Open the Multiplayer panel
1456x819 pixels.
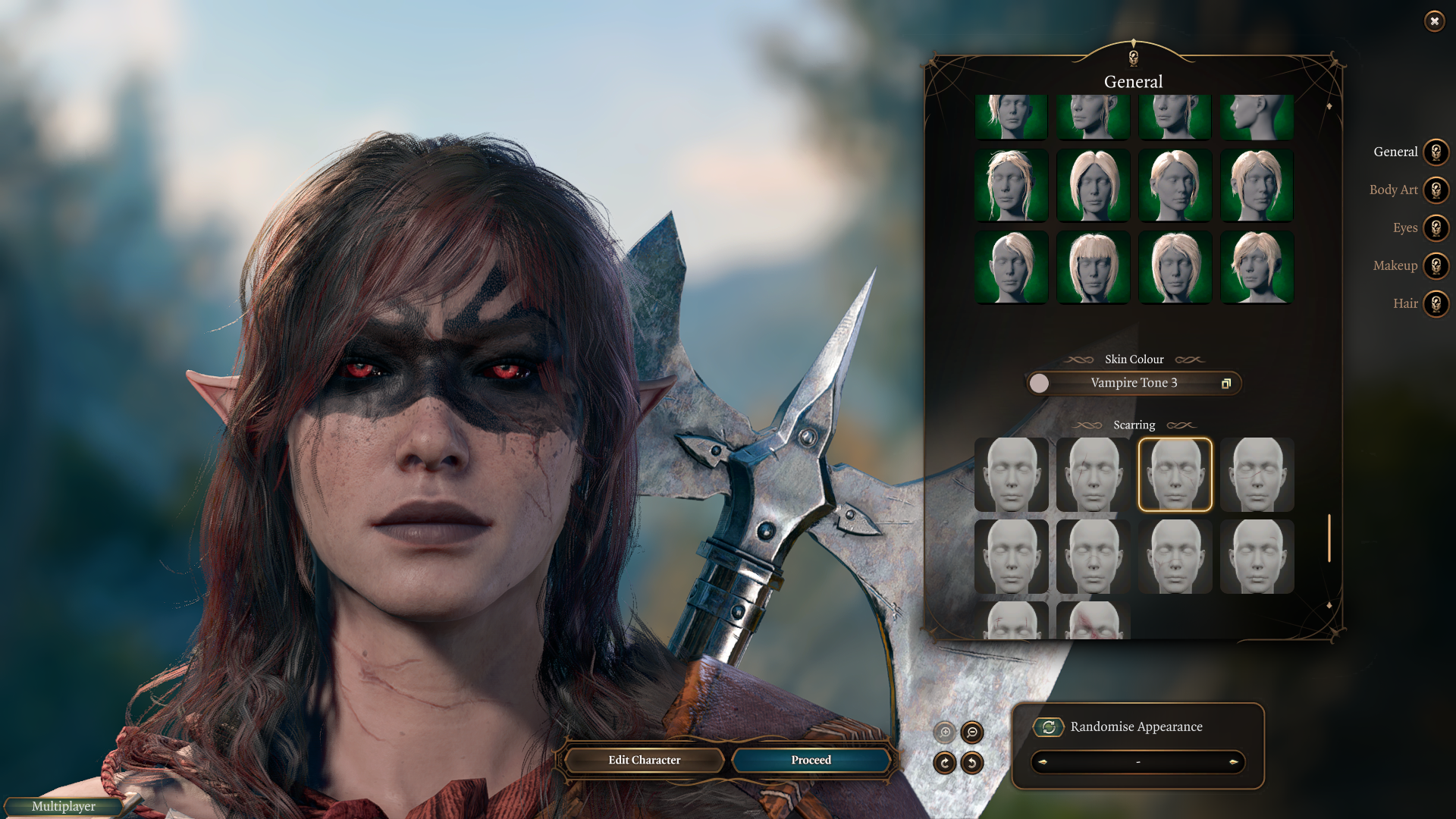click(x=64, y=806)
